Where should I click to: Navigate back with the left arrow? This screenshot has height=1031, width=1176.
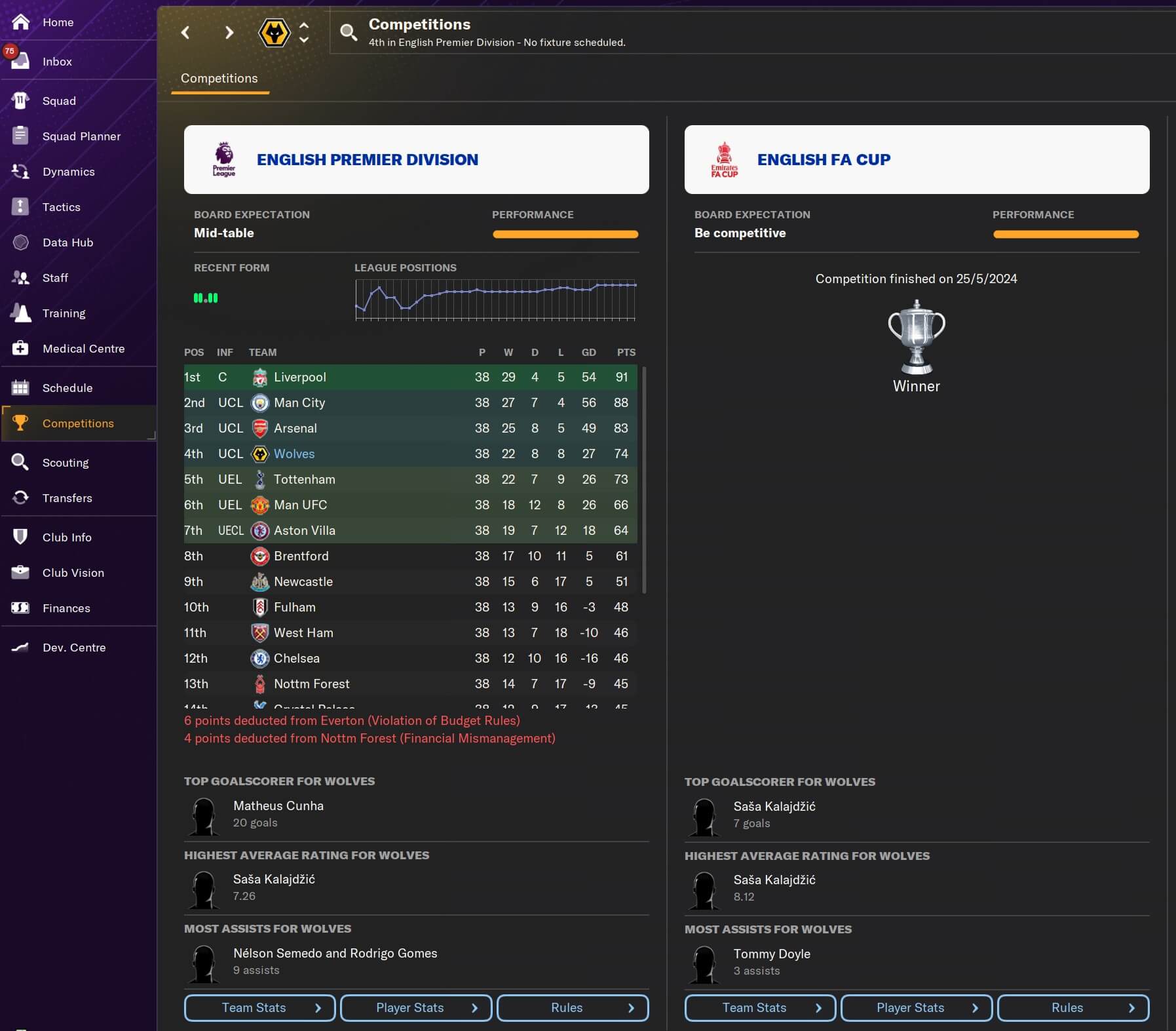185,32
